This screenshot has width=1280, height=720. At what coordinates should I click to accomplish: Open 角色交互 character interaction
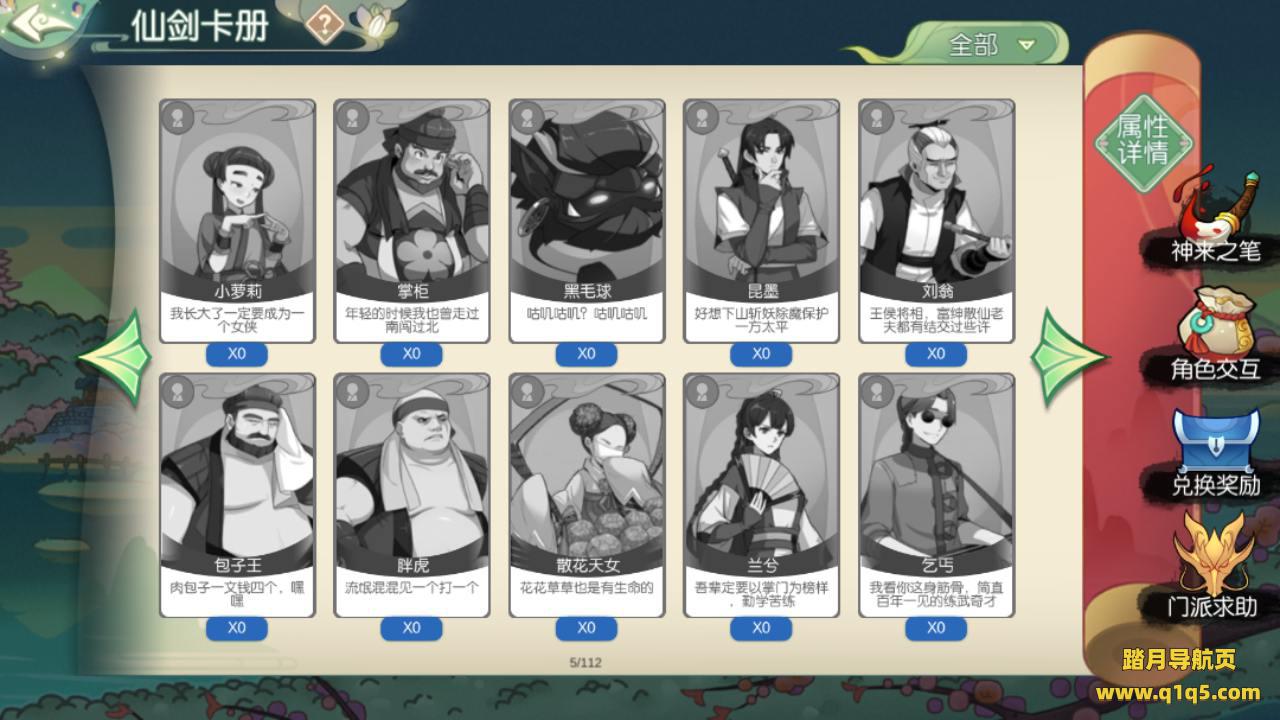tap(1215, 337)
